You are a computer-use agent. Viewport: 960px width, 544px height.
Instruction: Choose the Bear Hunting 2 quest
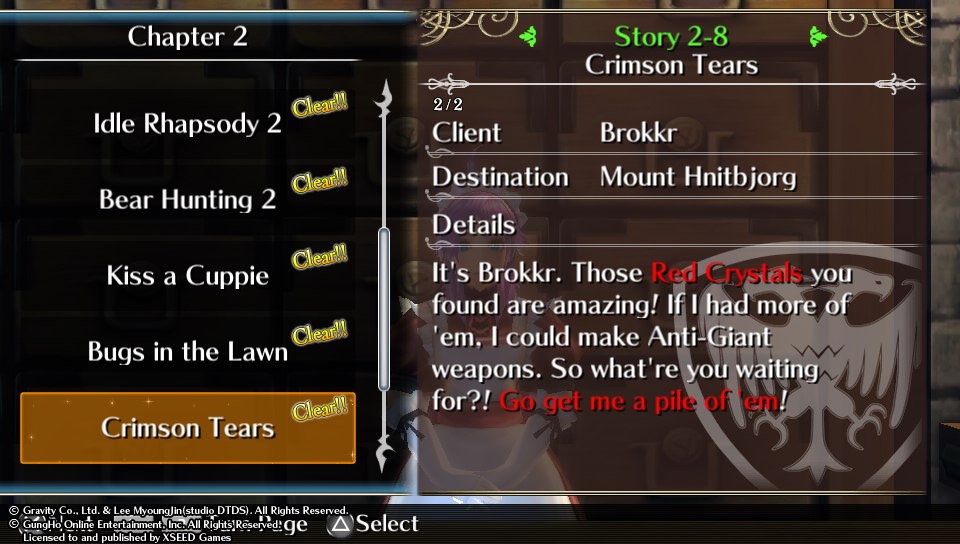click(187, 199)
